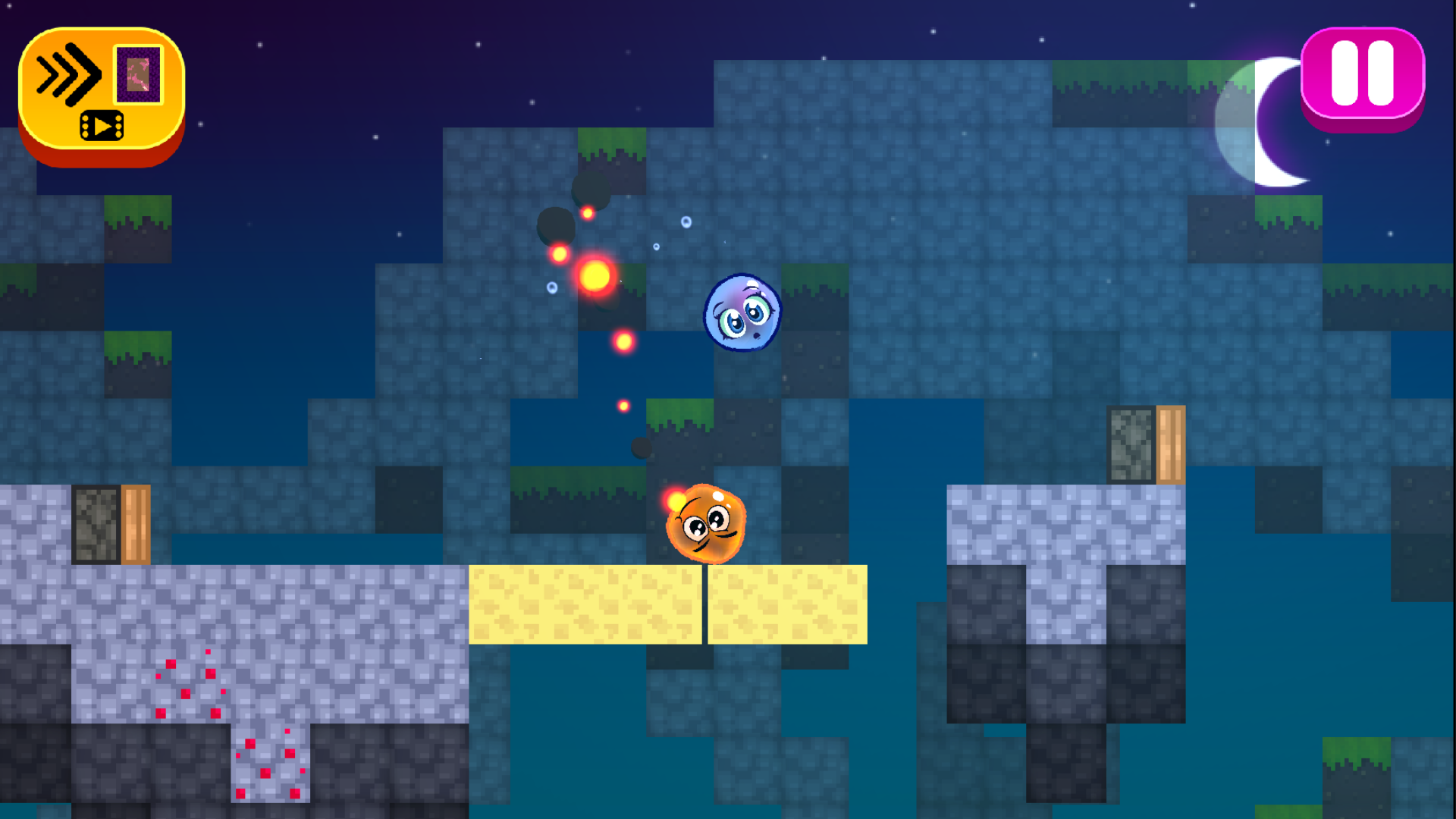
Task: Click the video reel ad icon
Action: click(x=102, y=124)
